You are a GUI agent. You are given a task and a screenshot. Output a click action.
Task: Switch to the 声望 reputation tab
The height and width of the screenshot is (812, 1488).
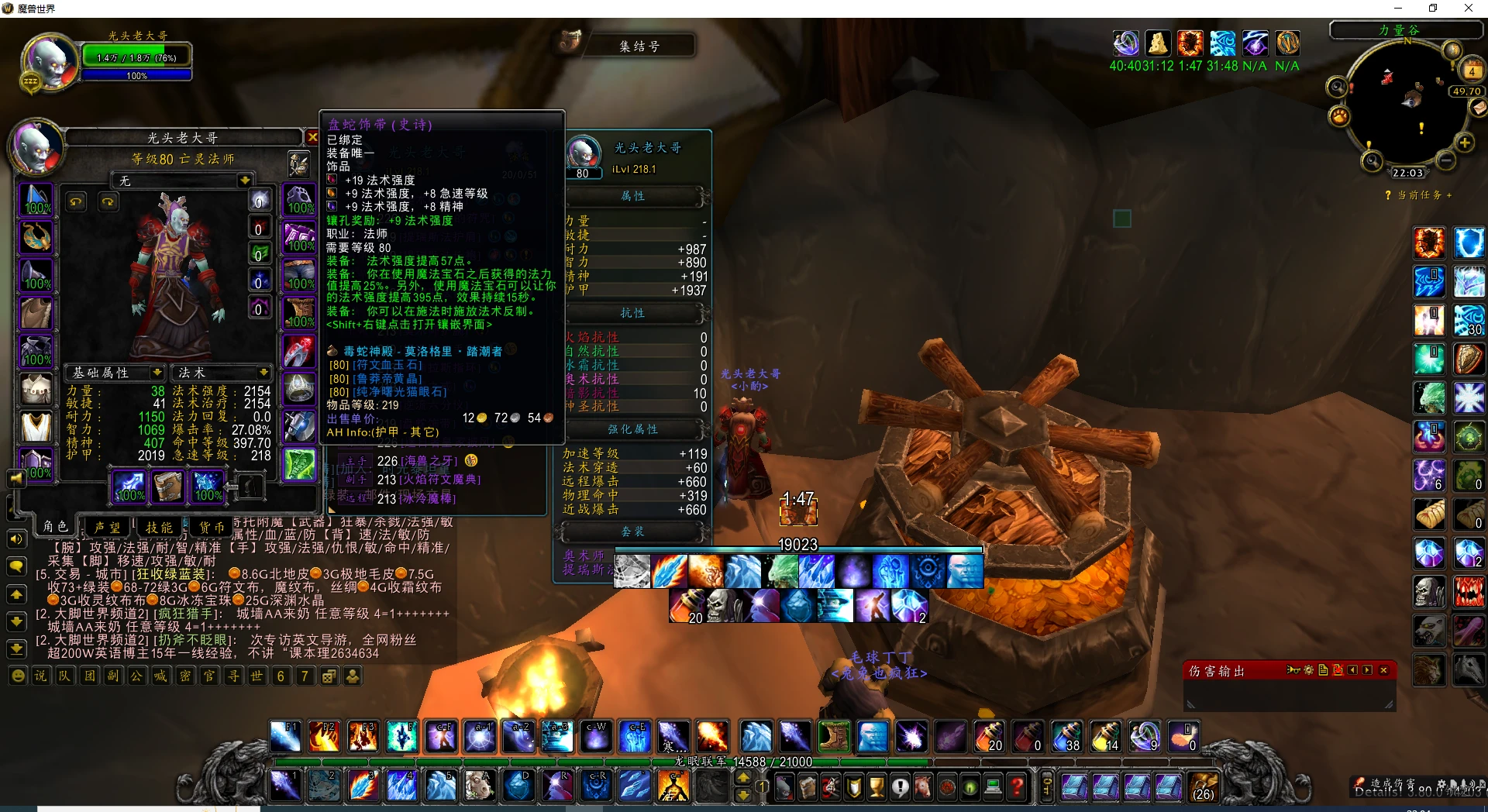click(107, 527)
